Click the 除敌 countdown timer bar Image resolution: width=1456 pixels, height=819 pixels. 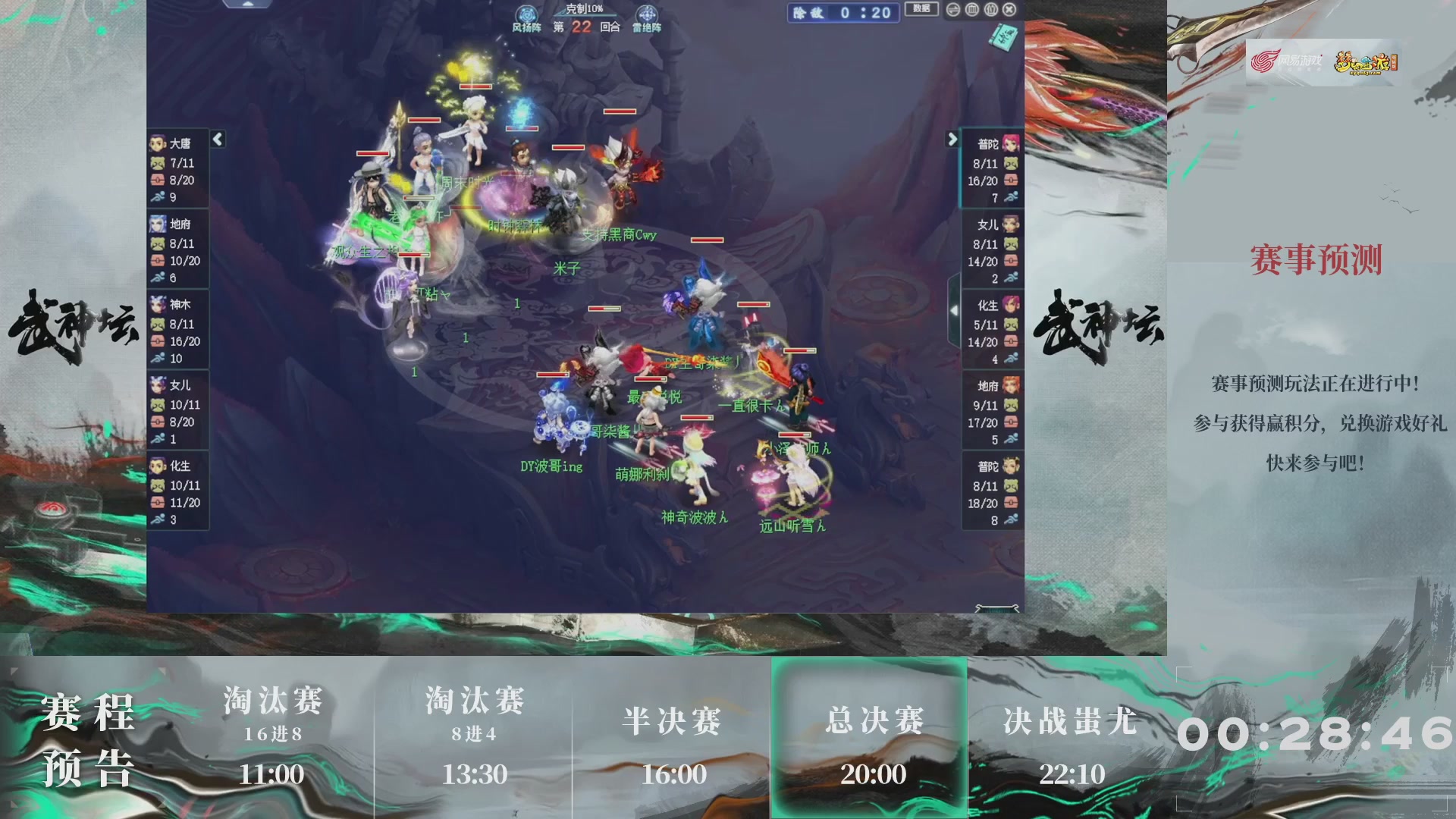click(x=842, y=11)
